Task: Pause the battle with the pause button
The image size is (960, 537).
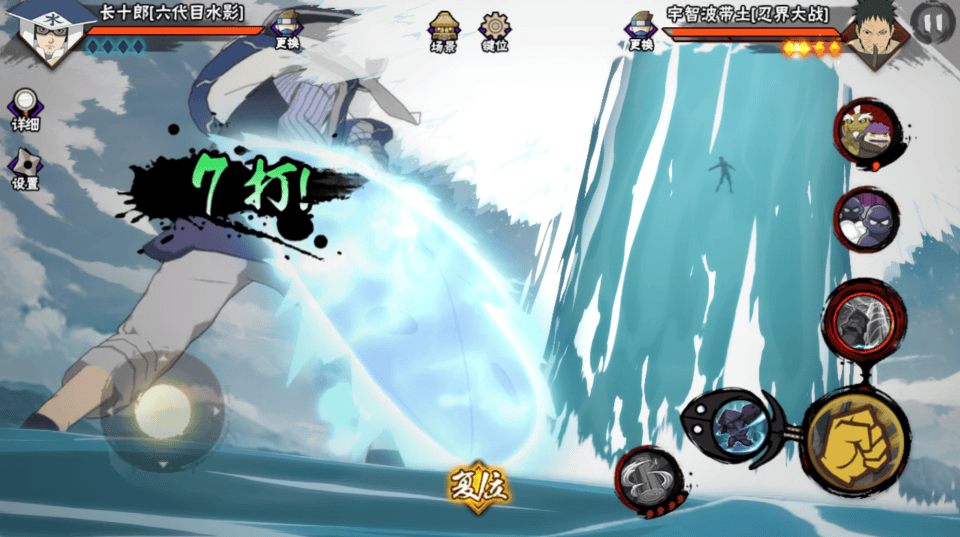Action: coord(932,21)
